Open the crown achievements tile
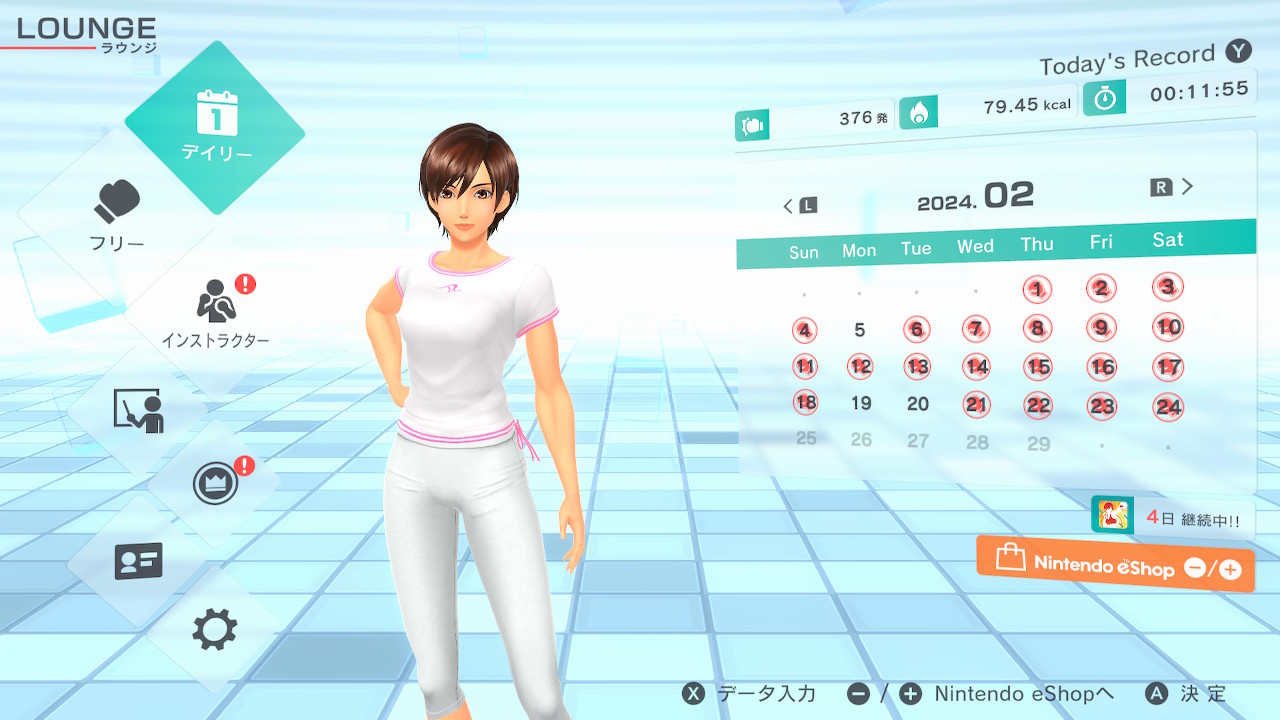 tap(215, 484)
